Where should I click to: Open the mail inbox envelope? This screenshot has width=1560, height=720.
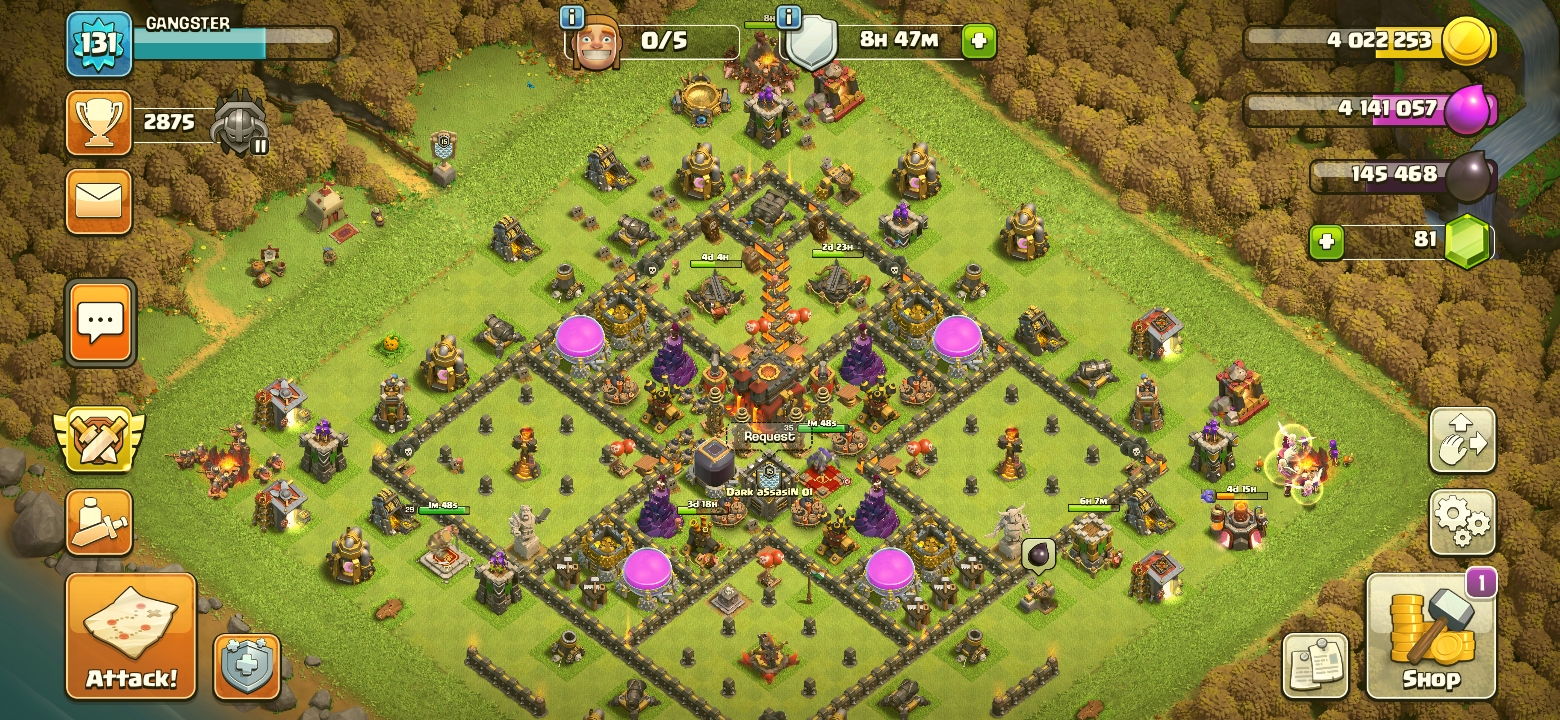click(99, 201)
